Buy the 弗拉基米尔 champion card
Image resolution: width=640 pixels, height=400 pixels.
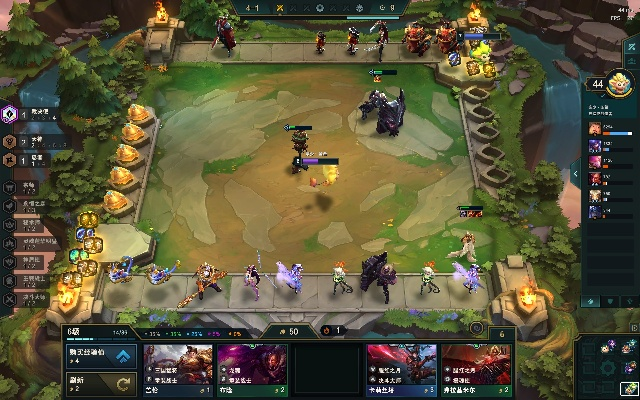point(477,370)
